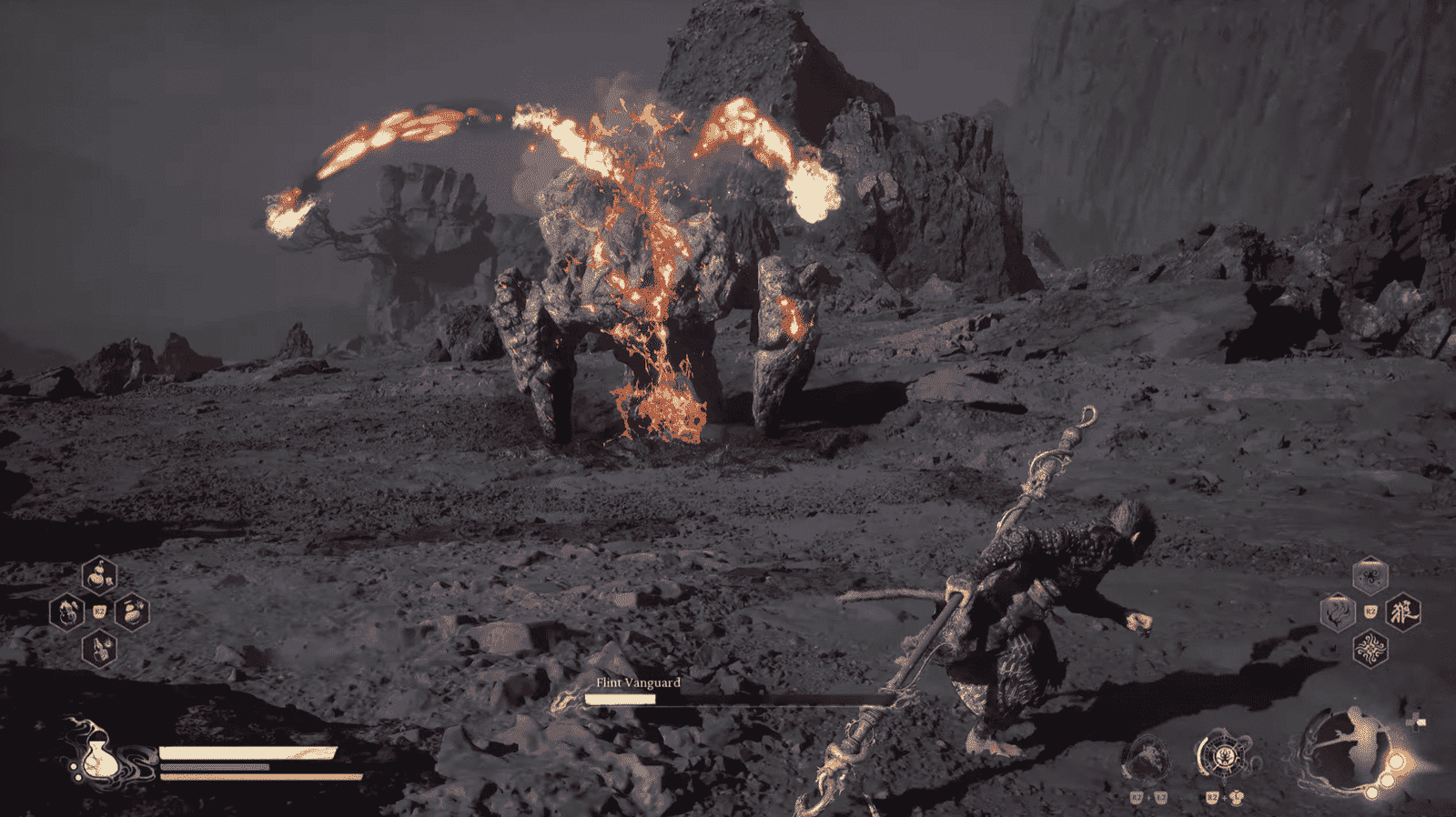Pick the pouring bottle item slot
Screen dimensions: 1456x817
coord(99,649)
